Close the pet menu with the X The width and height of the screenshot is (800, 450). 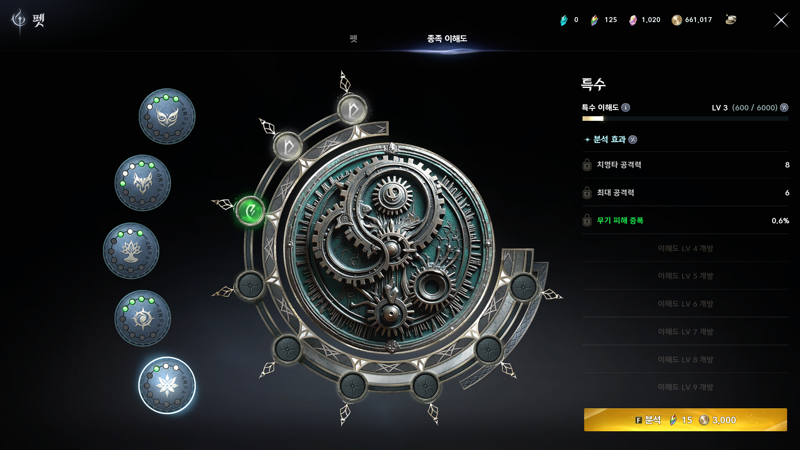click(781, 20)
